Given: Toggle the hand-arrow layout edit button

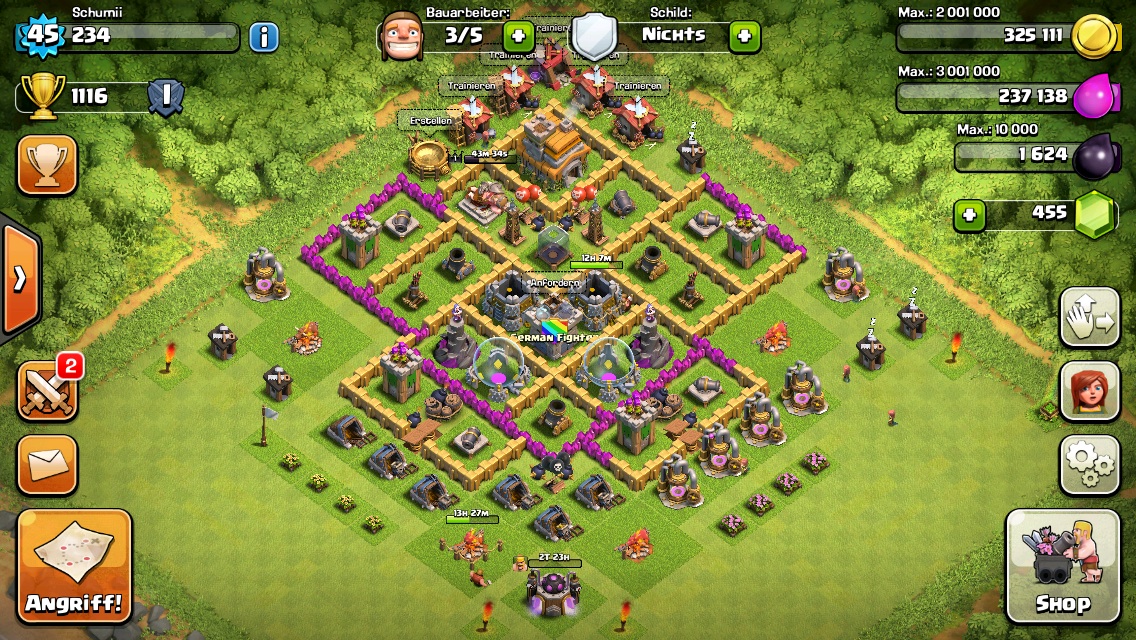Looking at the screenshot, I should 1089,318.
